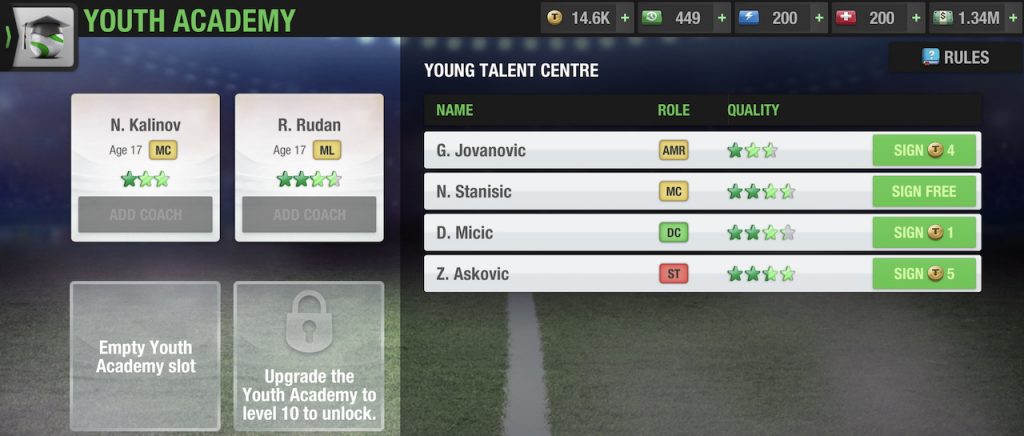Viewport: 1024px width, 436px height.
Task: Select the N. Kalinov player card
Action: [x=145, y=140]
